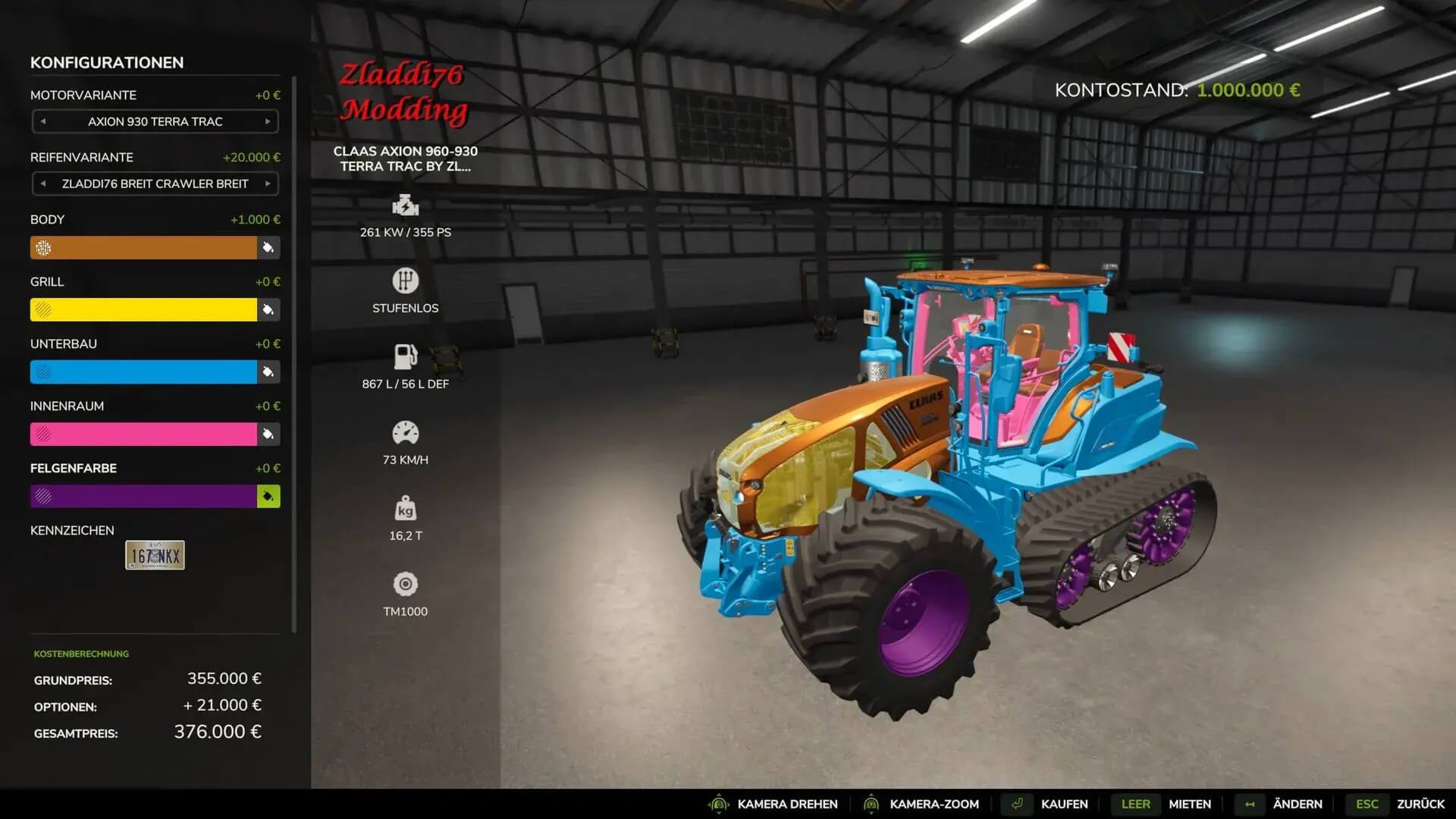Click the engine power icon above 261 KW

[406, 205]
